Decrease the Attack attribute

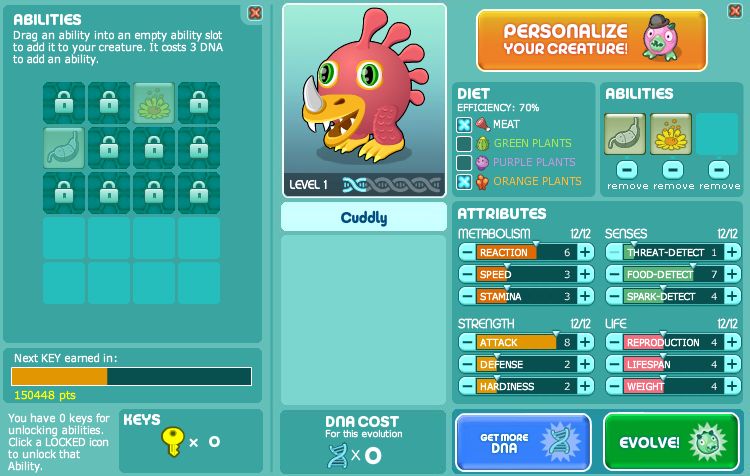coord(467,343)
